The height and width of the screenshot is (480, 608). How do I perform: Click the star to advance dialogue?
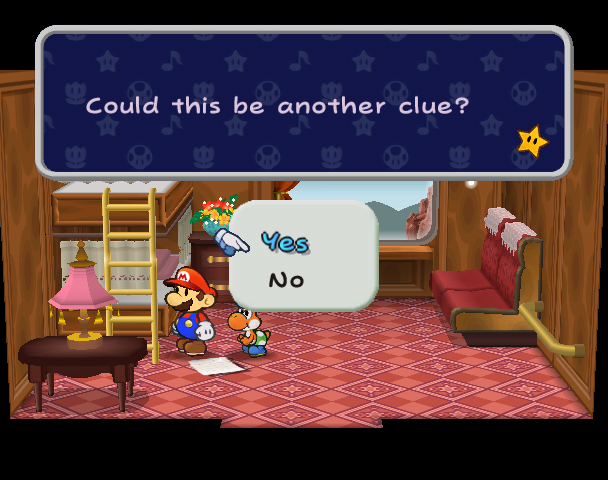[532, 142]
